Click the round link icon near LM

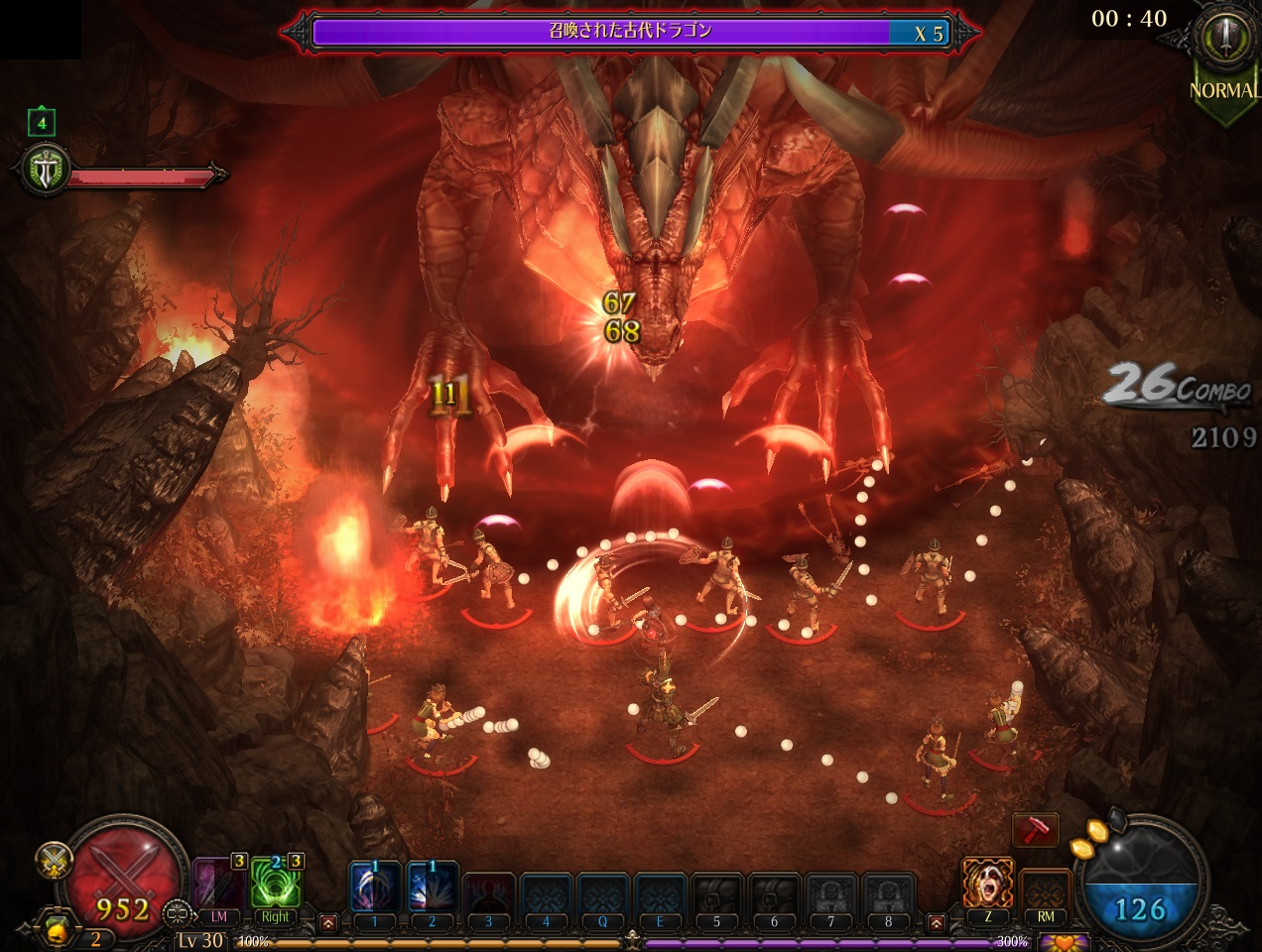[179, 911]
